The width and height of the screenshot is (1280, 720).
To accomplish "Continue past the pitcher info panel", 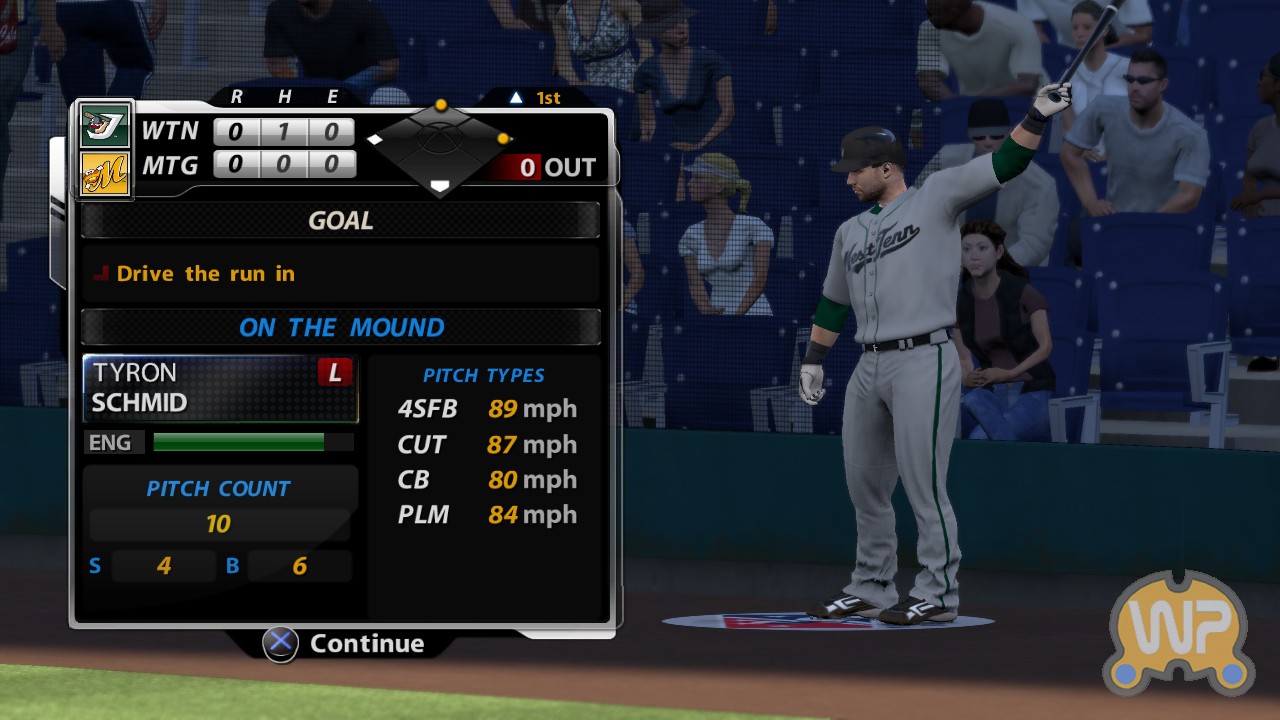I will [345, 643].
